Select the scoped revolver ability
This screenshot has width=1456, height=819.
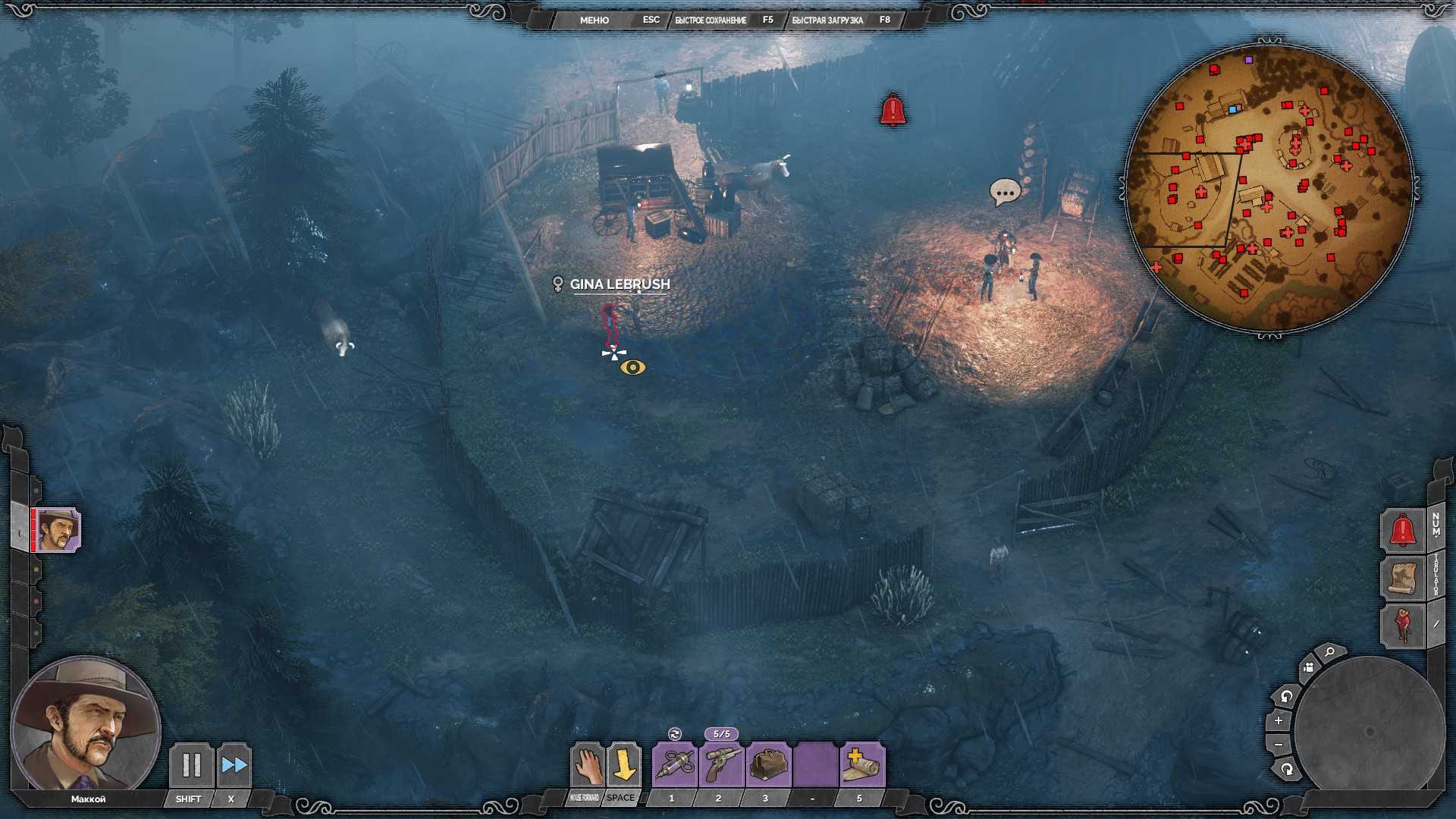point(720,765)
